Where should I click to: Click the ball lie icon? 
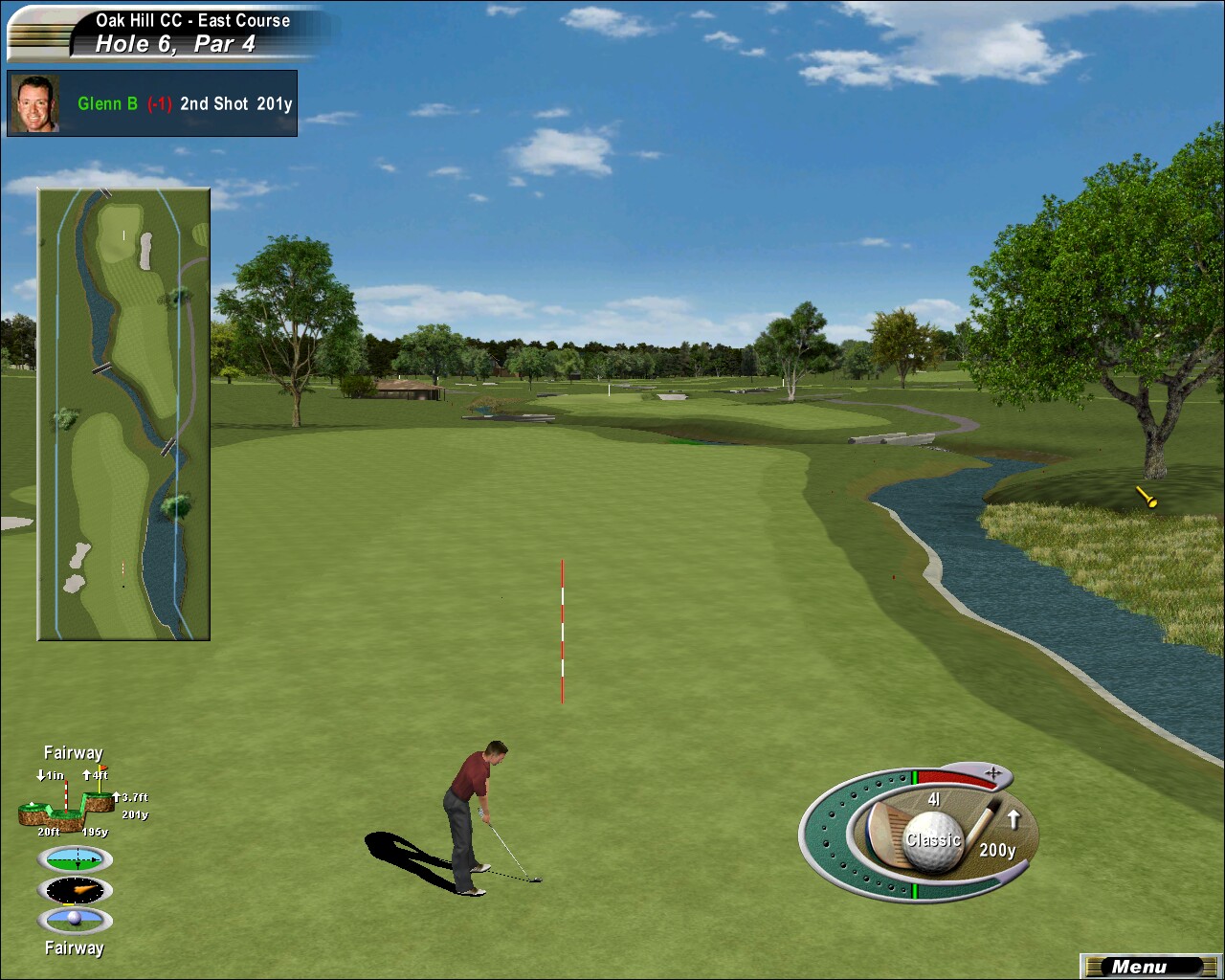(75, 921)
